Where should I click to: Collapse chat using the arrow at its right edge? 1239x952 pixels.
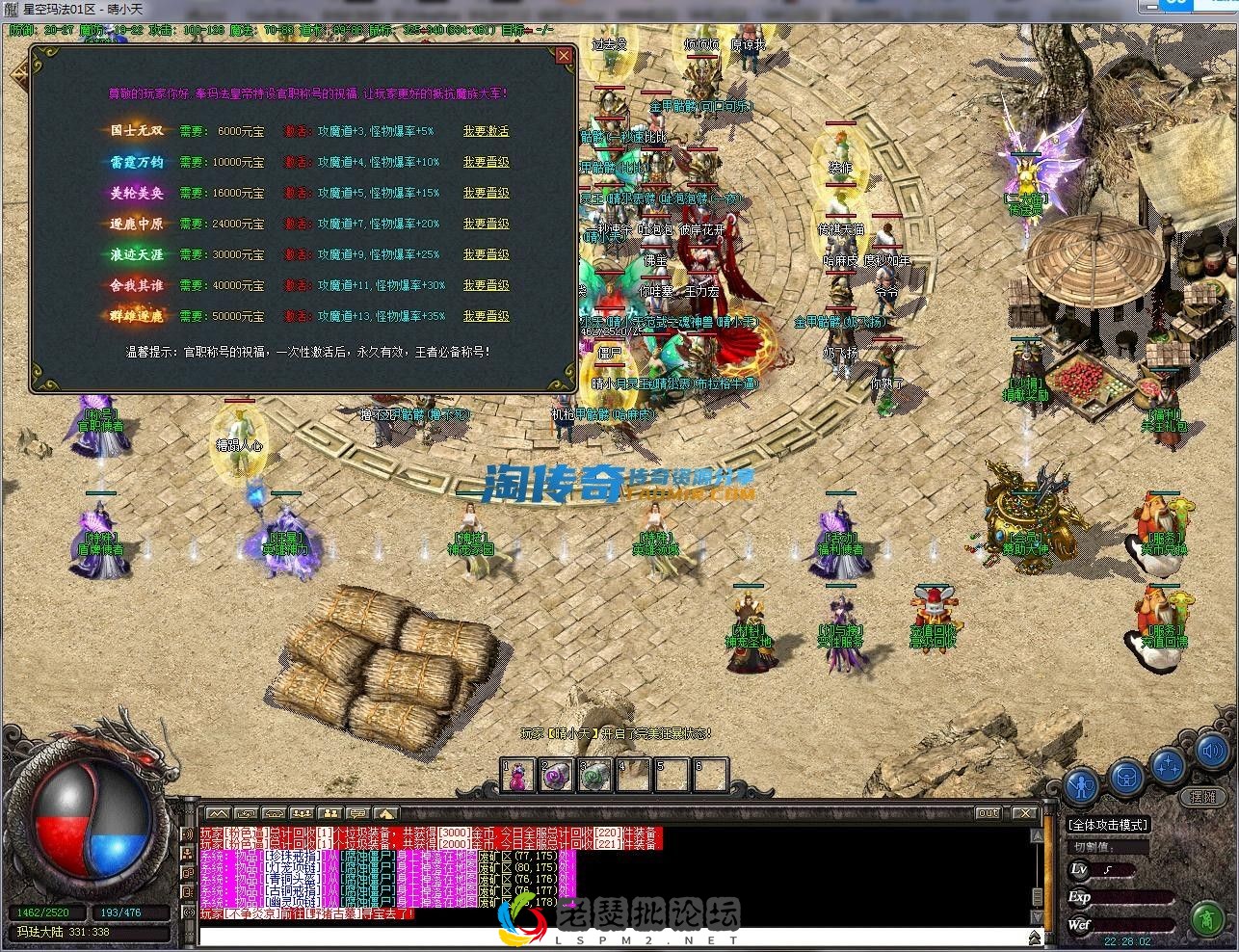pos(1035,935)
